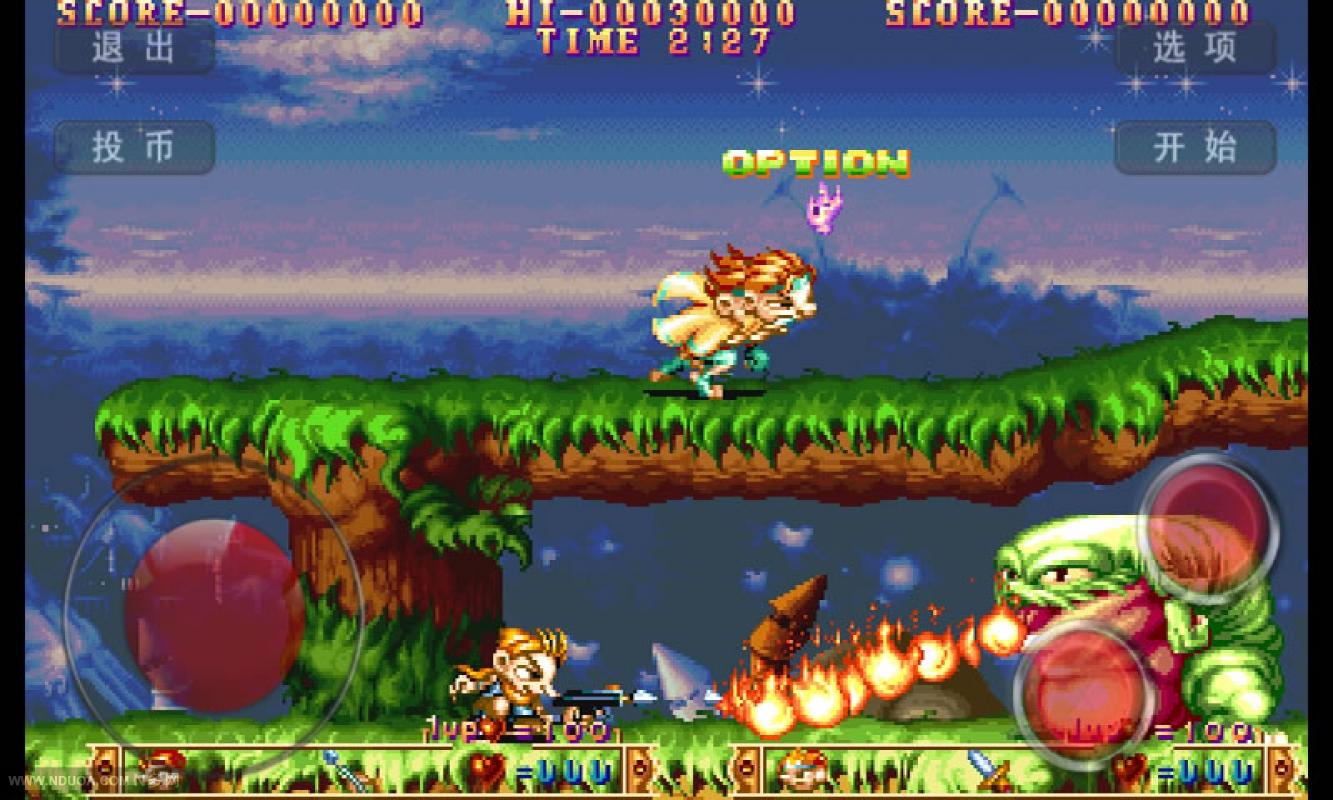Viewport: 1333px width, 800px height.
Task: Tap the 退出 exit button
Action: [134, 48]
